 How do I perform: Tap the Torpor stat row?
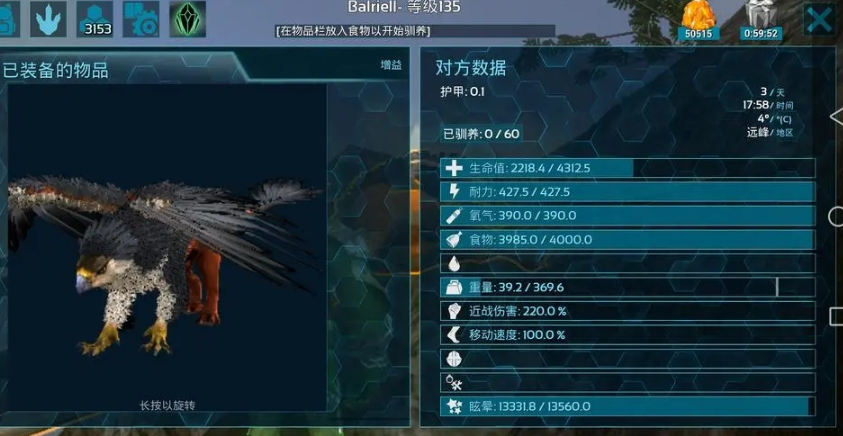(627, 406)
